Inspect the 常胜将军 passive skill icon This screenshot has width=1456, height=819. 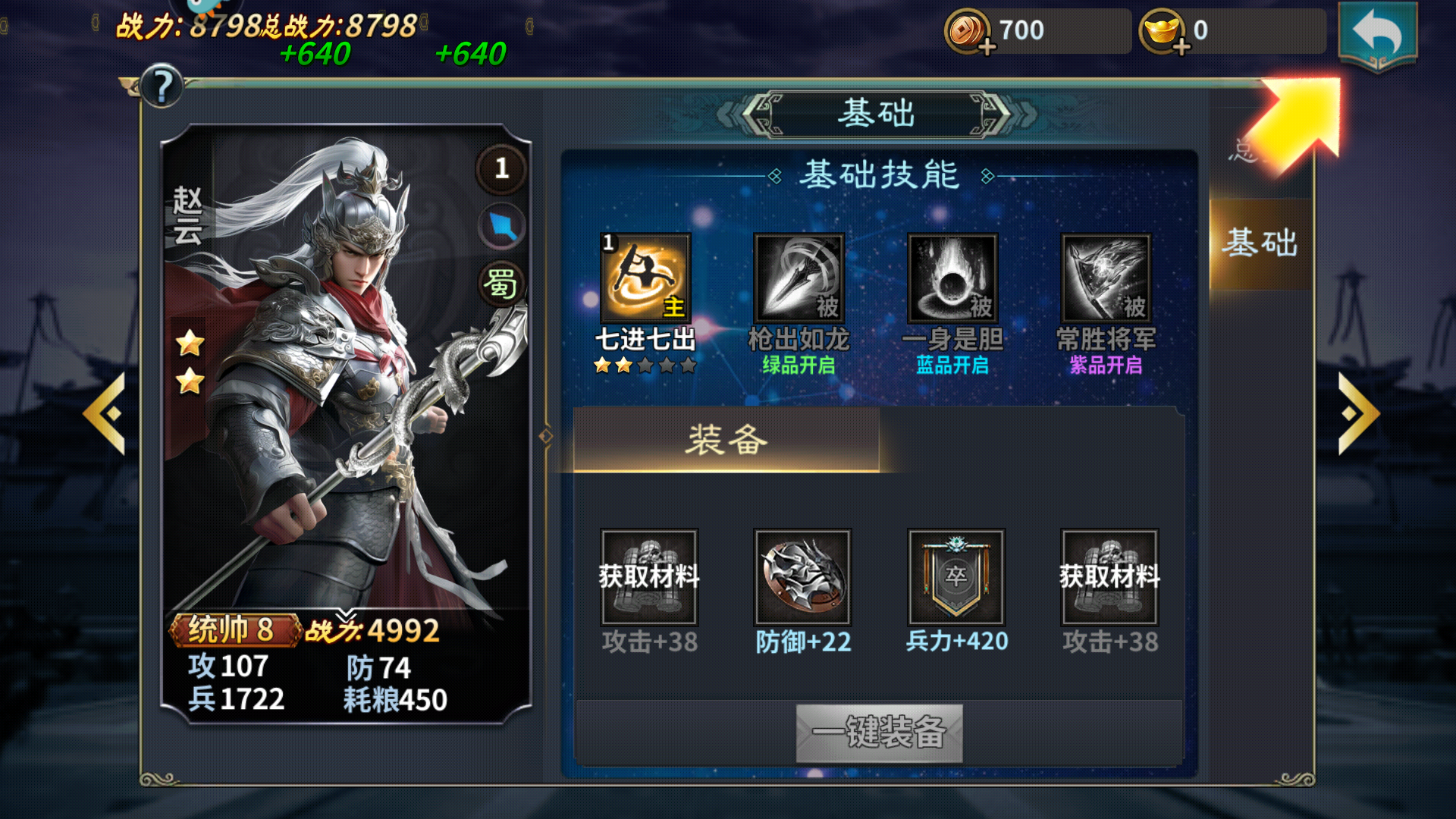click(x=1107, y=279)
